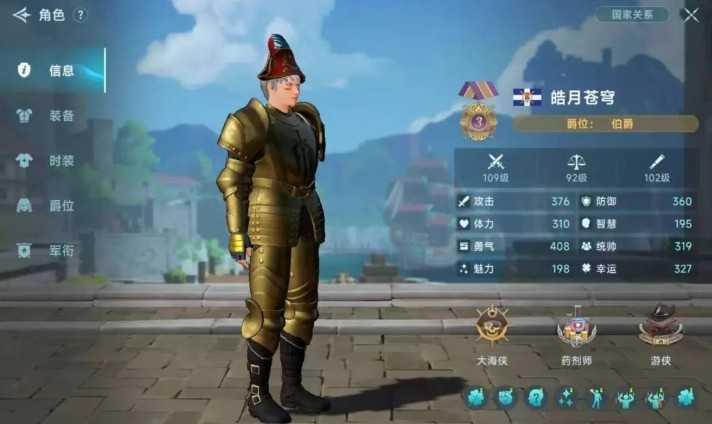Image resolution: width=712 pixels, height=424 pixels.
Task: Go back using the arrow beside 角色
Action: 21,15
